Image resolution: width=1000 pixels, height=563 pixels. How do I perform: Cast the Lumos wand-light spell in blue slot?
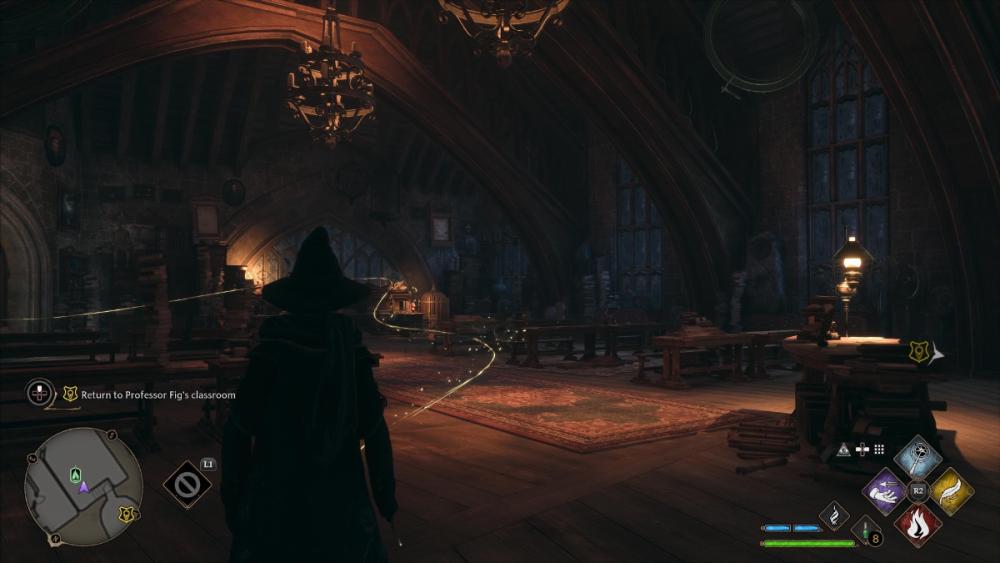(x=918, y=457)
